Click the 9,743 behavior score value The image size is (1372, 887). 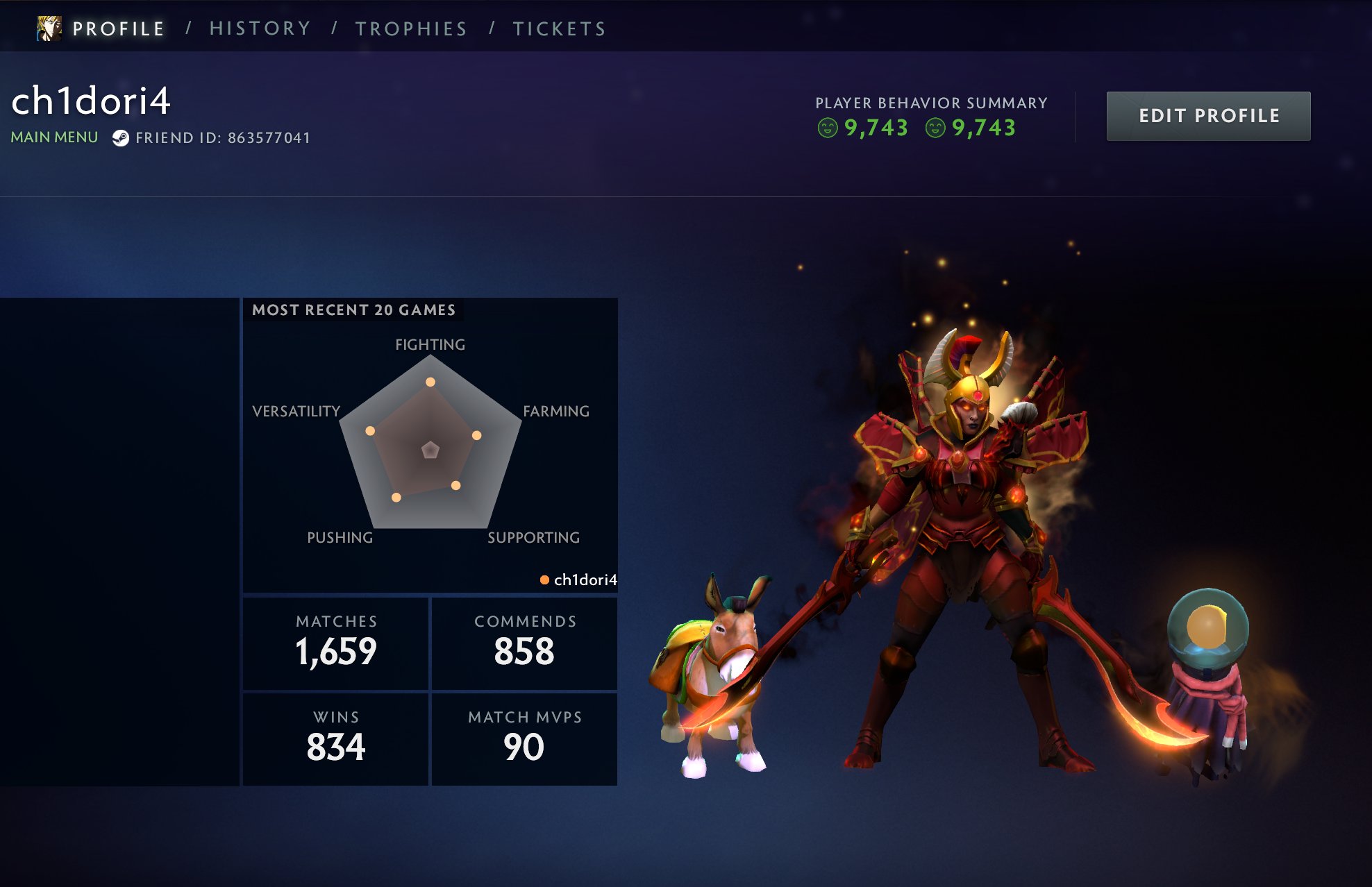point(876,128)
